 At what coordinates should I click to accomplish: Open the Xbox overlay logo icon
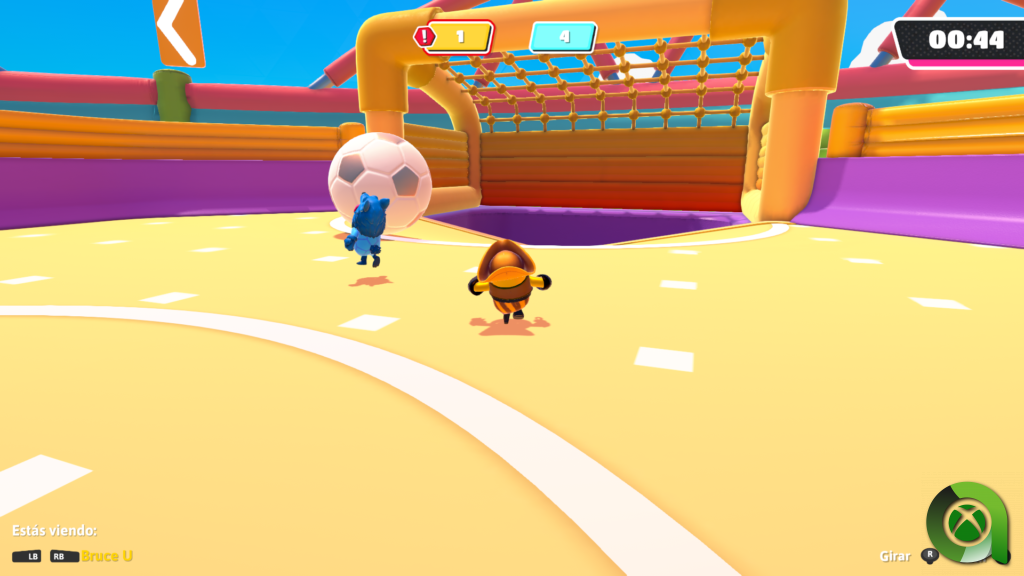click(x=966, y=522)
